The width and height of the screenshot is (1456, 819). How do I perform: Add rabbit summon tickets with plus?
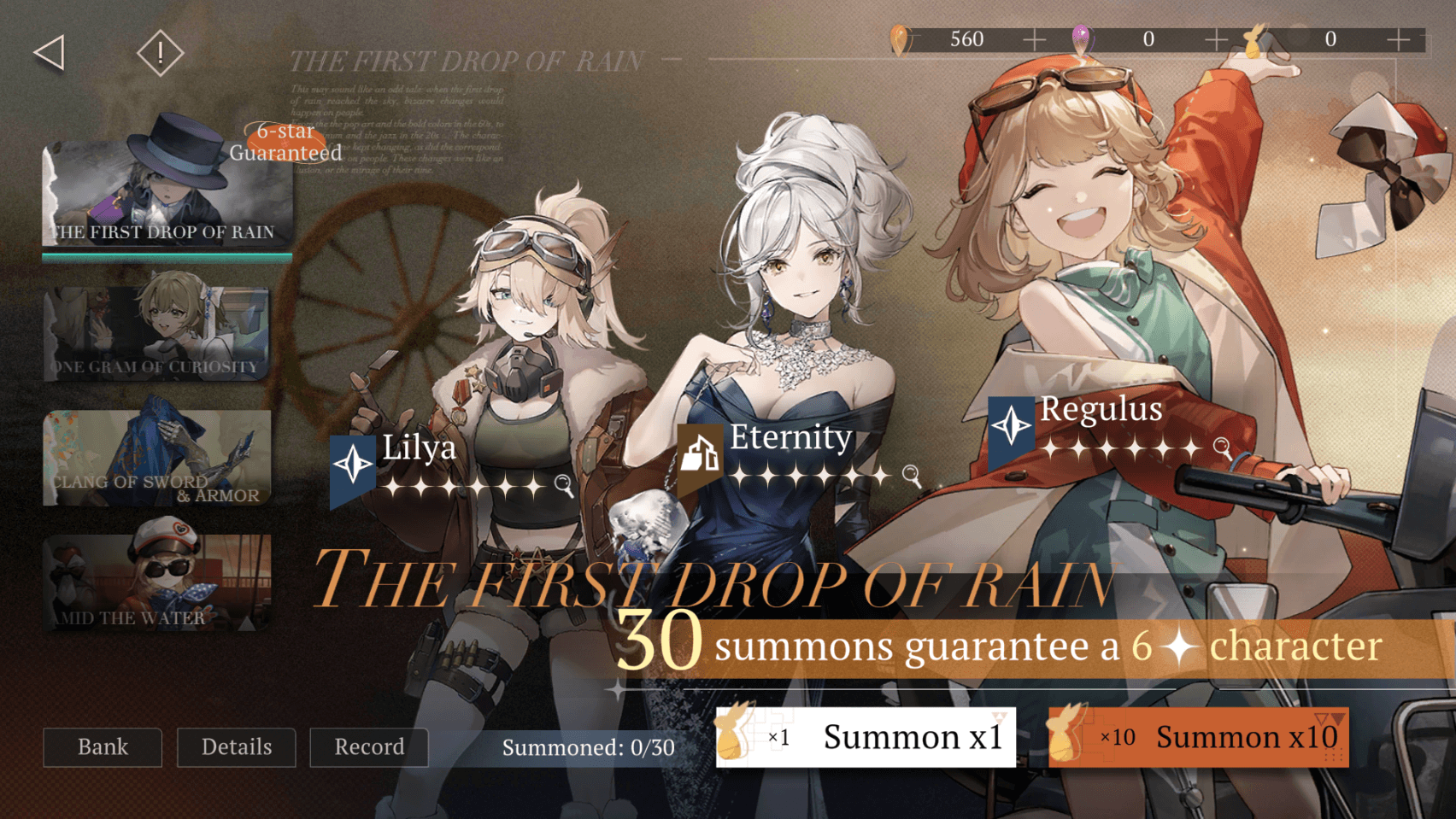point(1399,39)
